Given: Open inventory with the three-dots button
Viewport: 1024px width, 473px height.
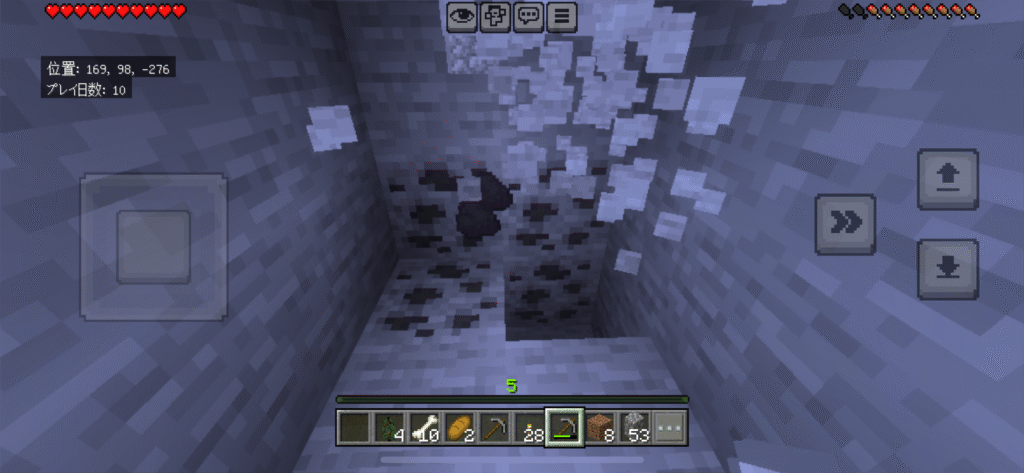Looking at the screenshot, I should [669, 428].
